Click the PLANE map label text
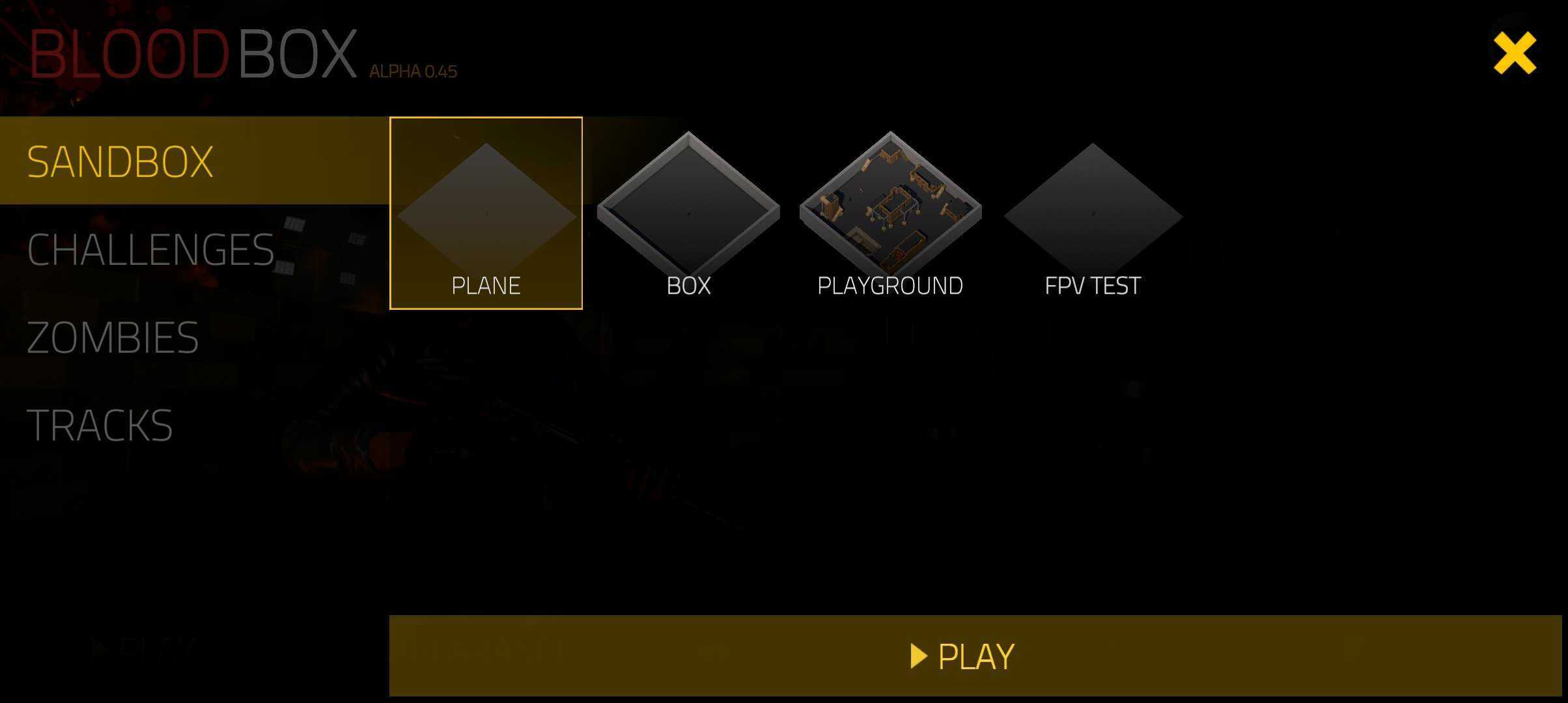Image resolution: width=1568 pixels, height=703 pixels. (486, 284)
